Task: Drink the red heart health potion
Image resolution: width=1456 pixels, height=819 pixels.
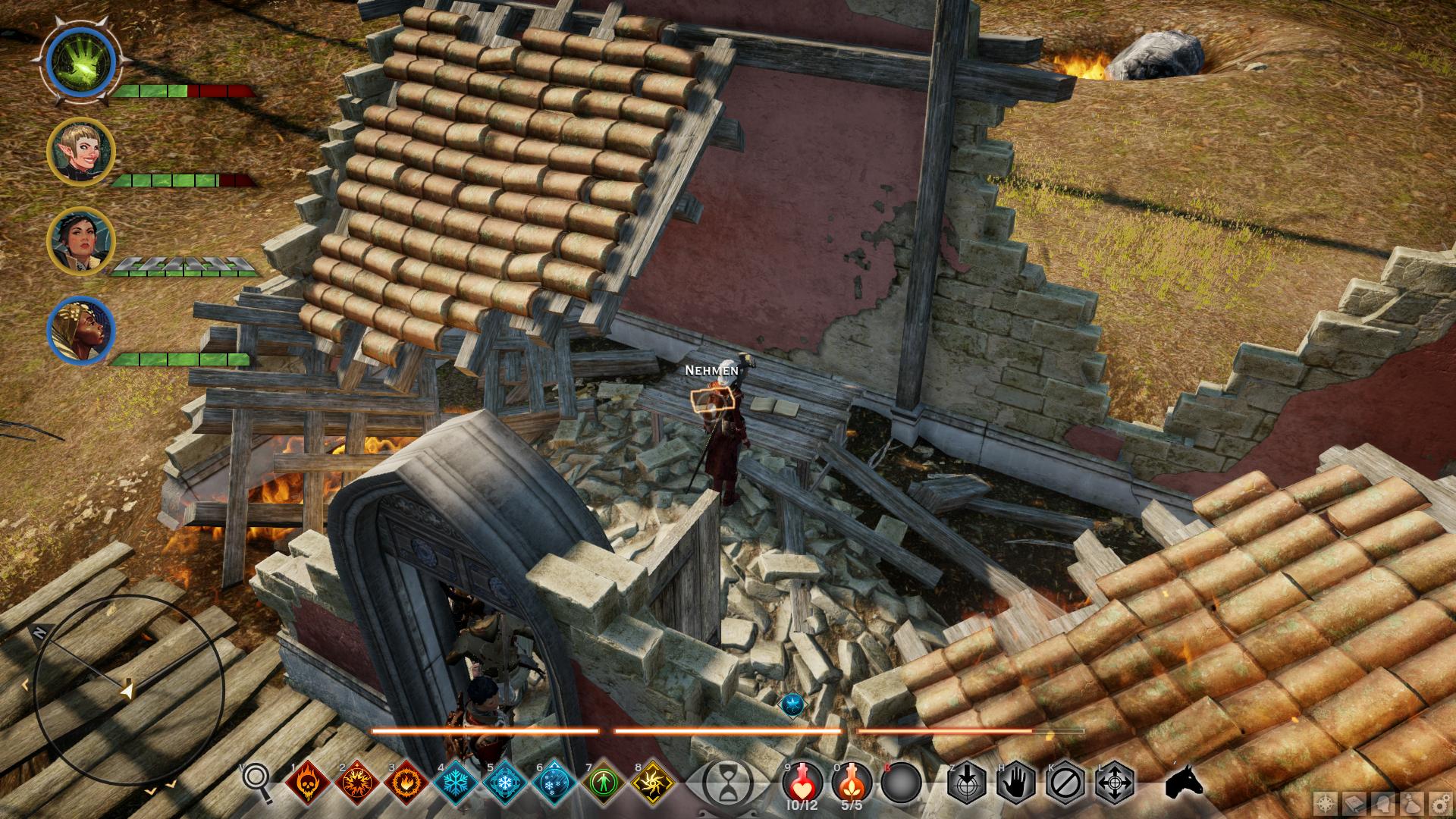Action: [803, 780]
